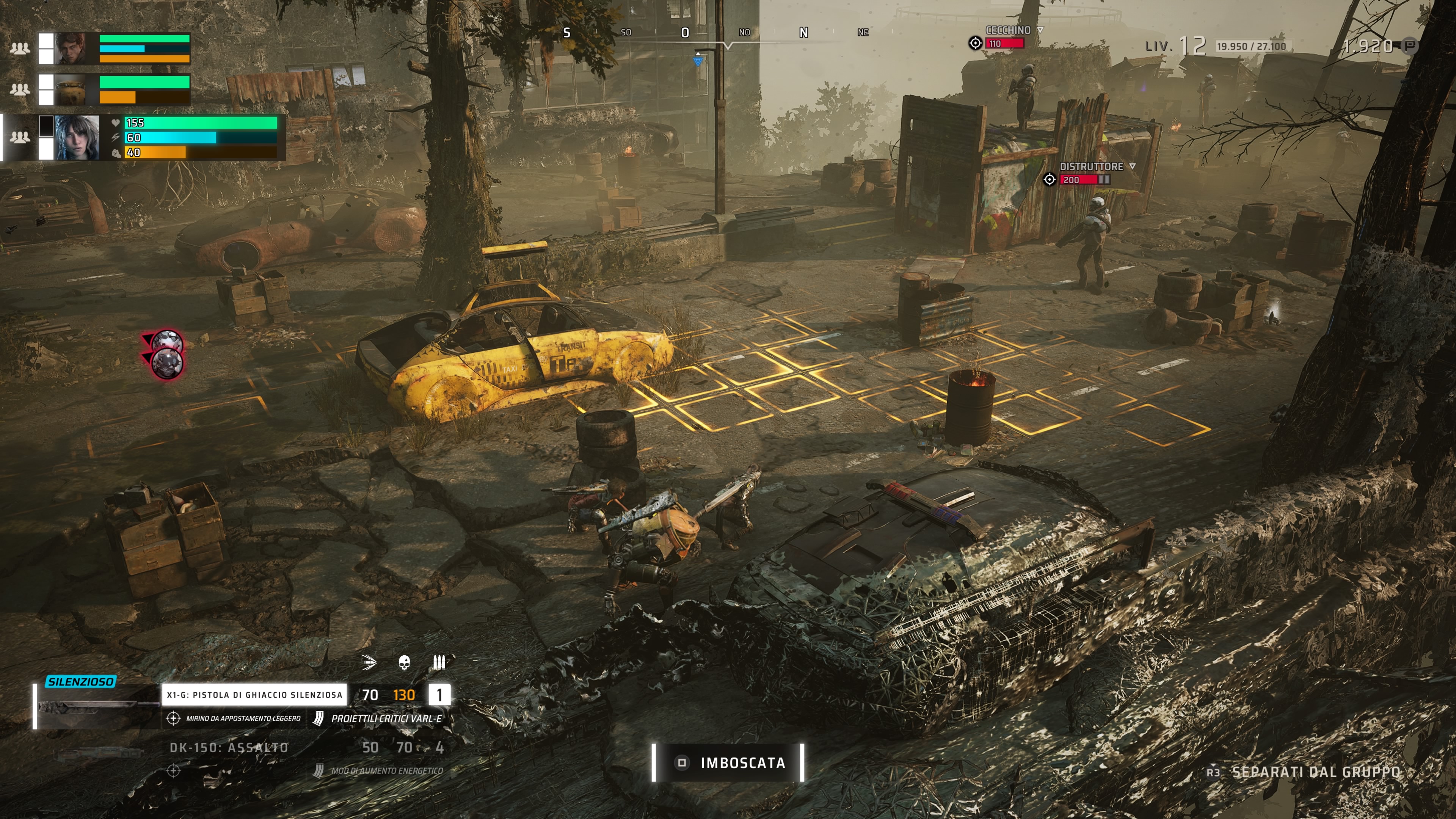Choose the silver-haired woman's portrait

(77, 137)
